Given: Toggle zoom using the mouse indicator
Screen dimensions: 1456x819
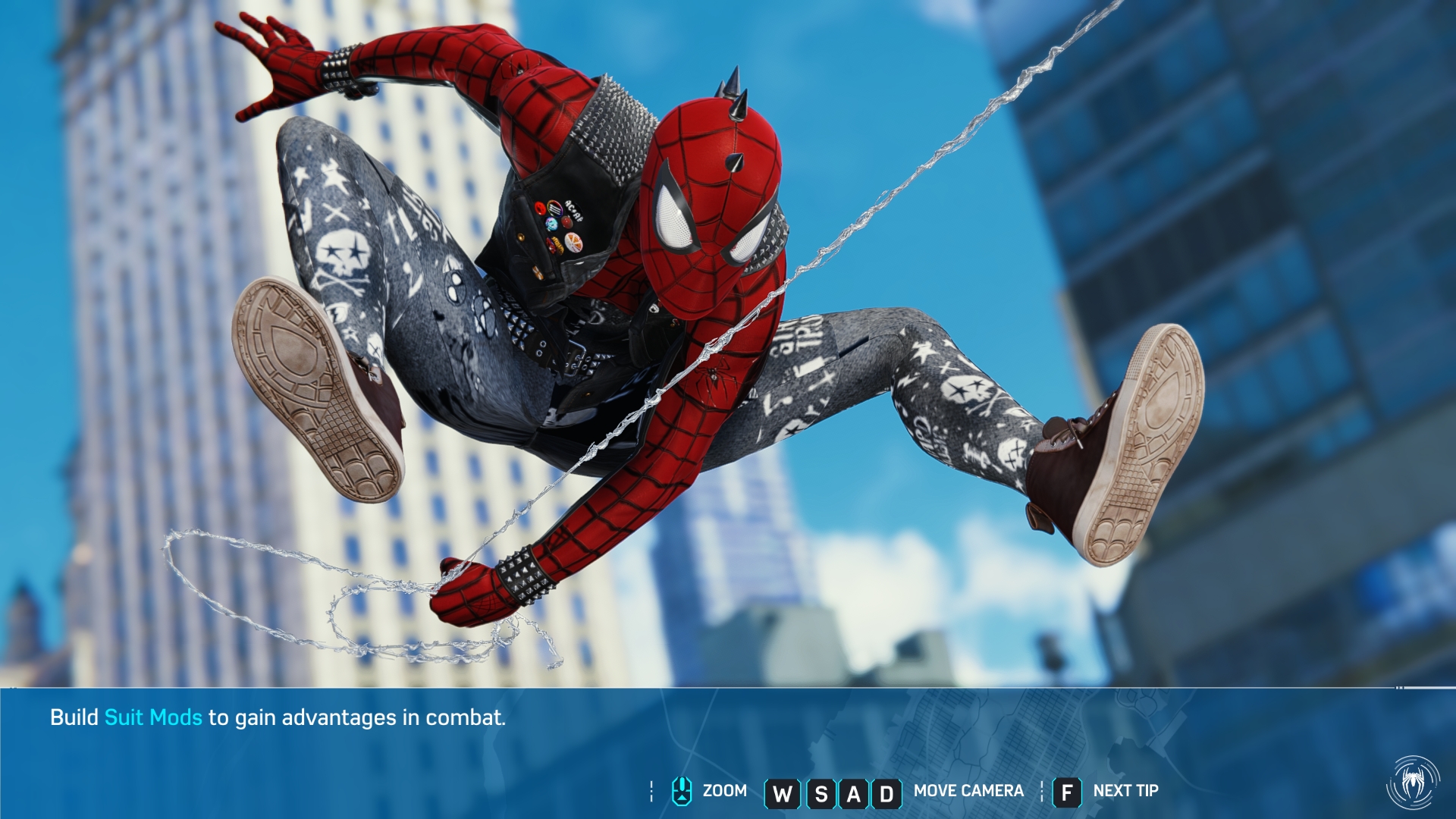Looking at the screenshot, I should tap(680, 790).
